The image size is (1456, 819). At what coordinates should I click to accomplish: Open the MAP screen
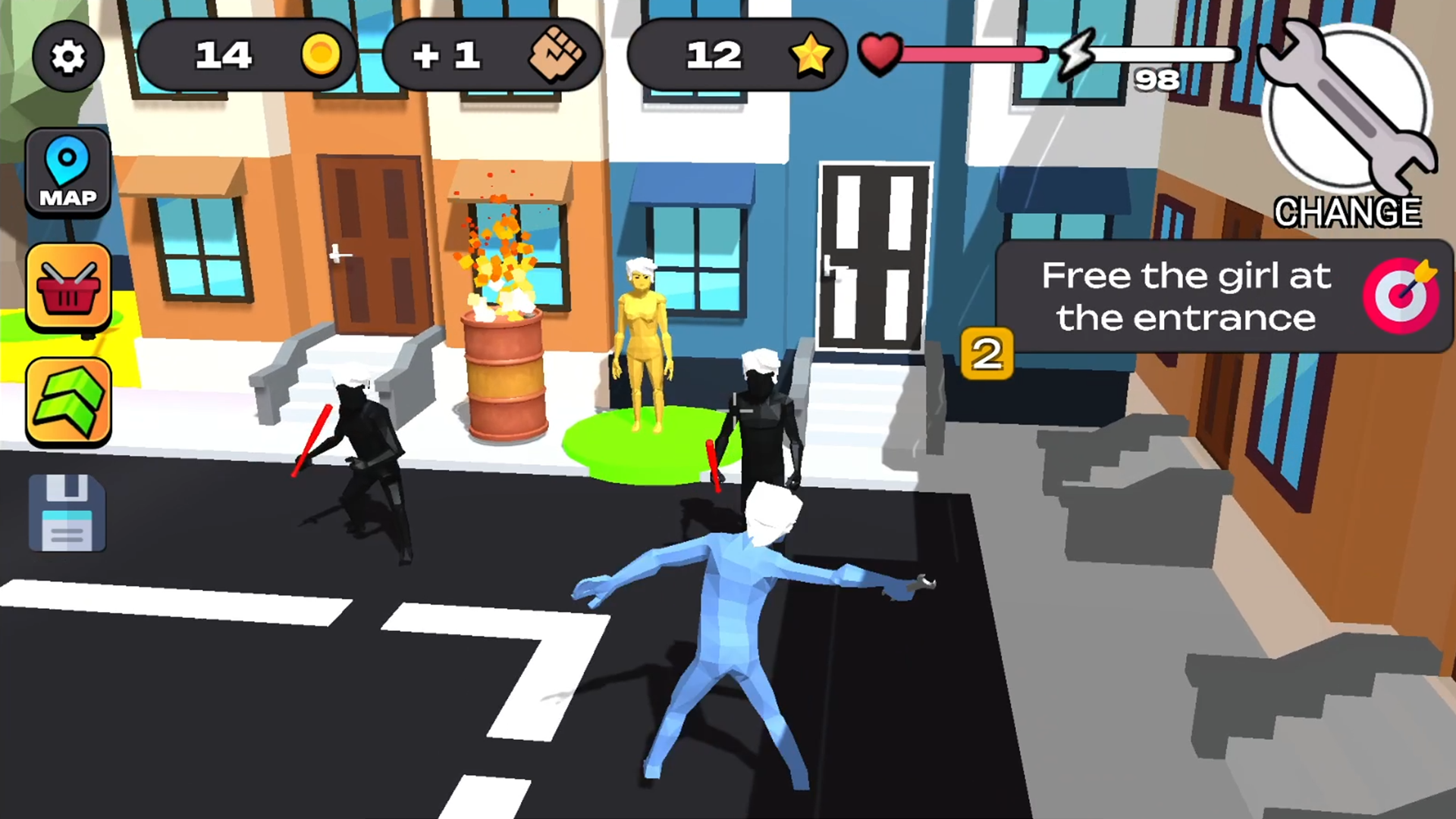coord(67,173)
